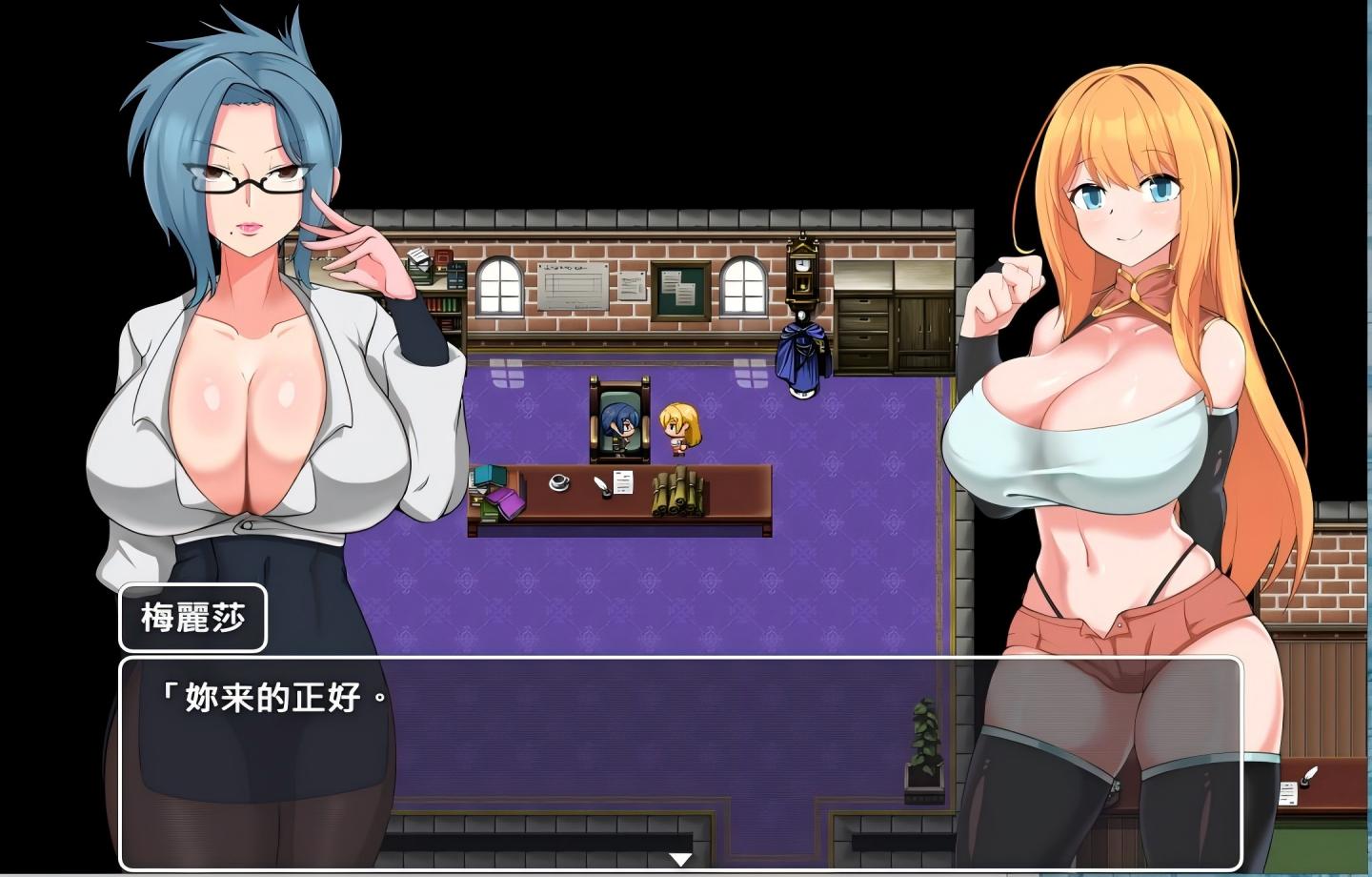The image size is (1372, 877).
Task: Click the coffee cup on the desk
Action: 558,483
